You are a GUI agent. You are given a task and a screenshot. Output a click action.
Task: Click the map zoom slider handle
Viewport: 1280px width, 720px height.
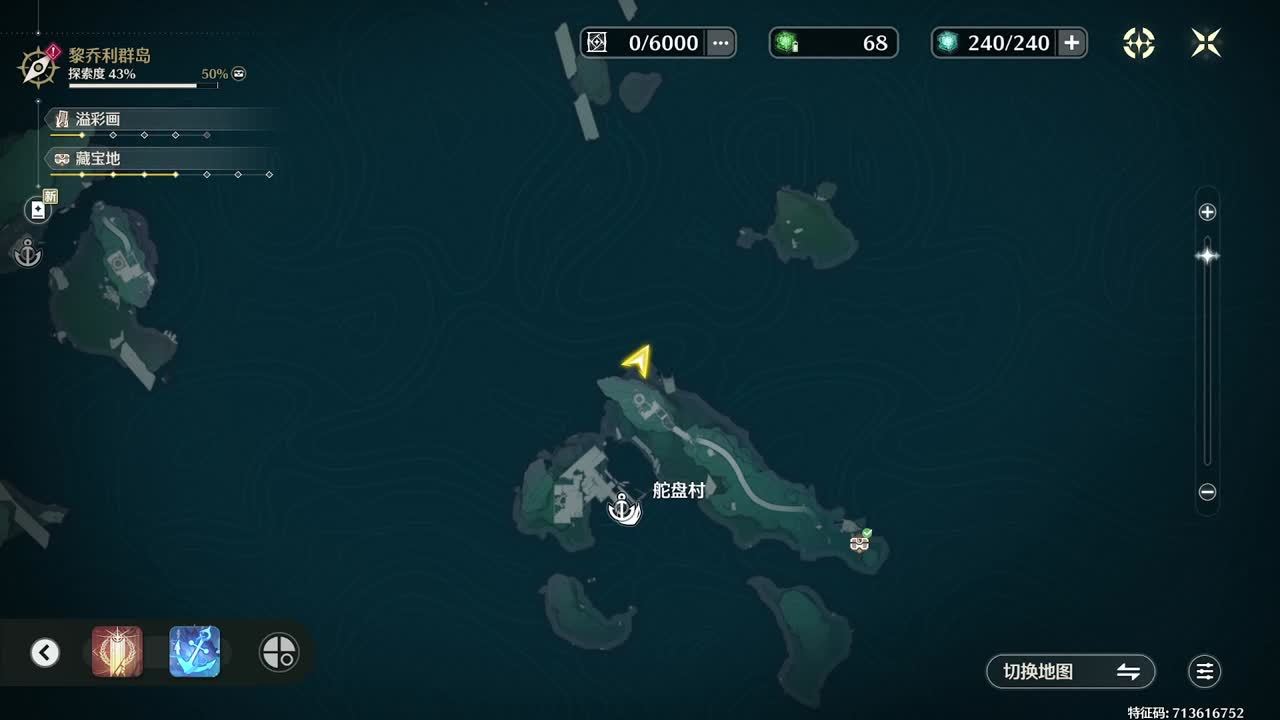pyautogui.click(x=1207, y=256)
